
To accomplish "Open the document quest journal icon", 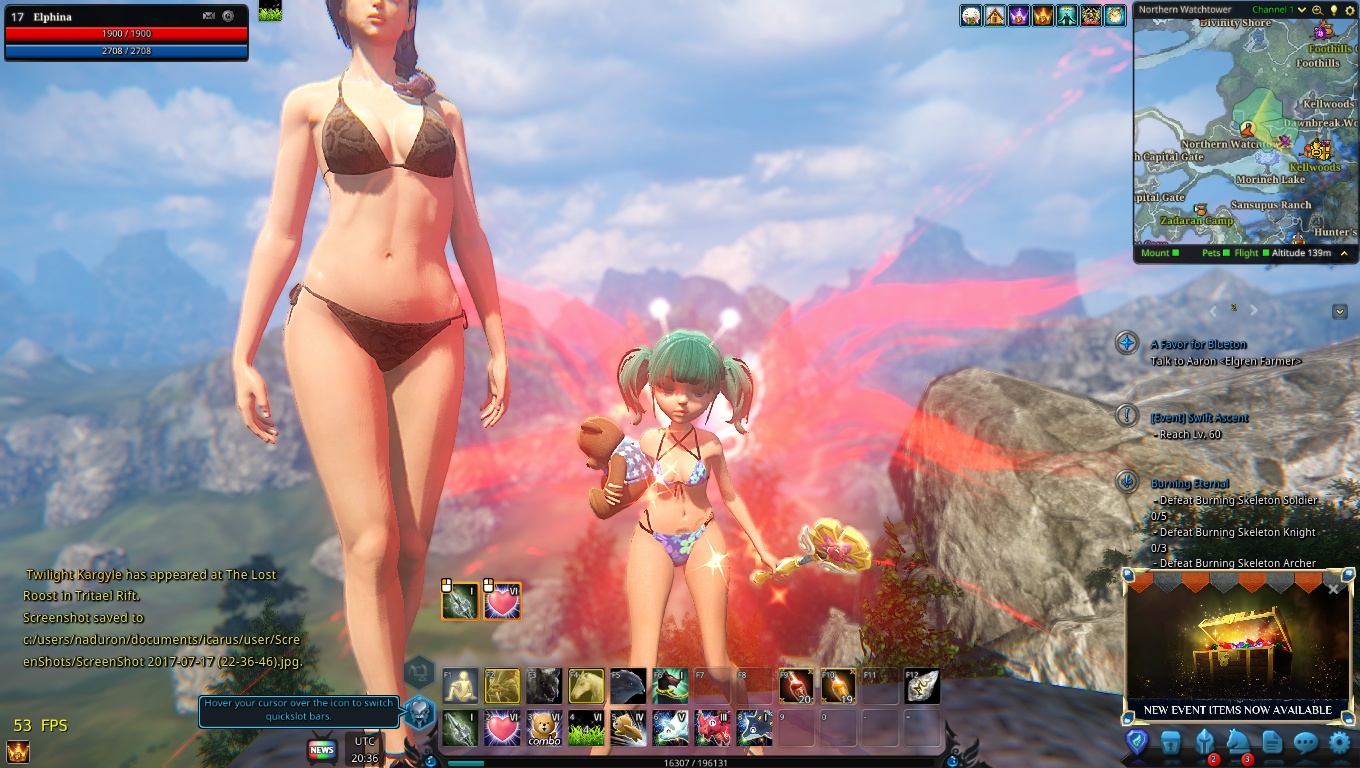I will tap(1272, 742).
